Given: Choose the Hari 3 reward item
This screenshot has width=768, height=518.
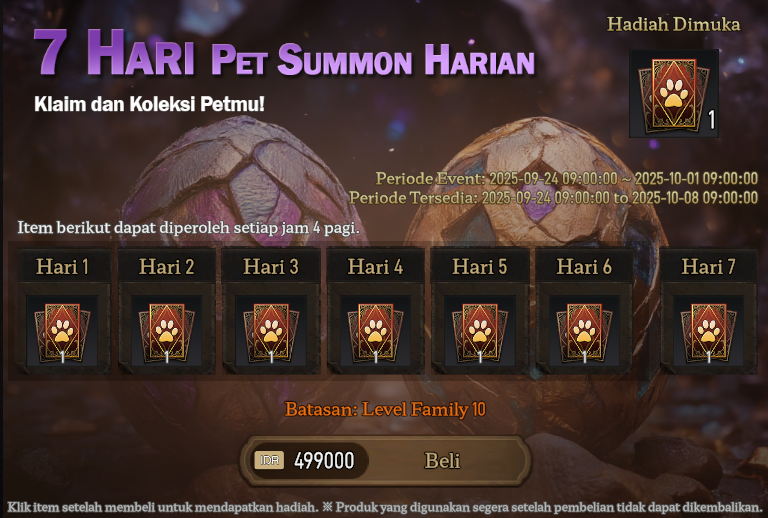Looking at the screenshot, I should tap(270, 329).
